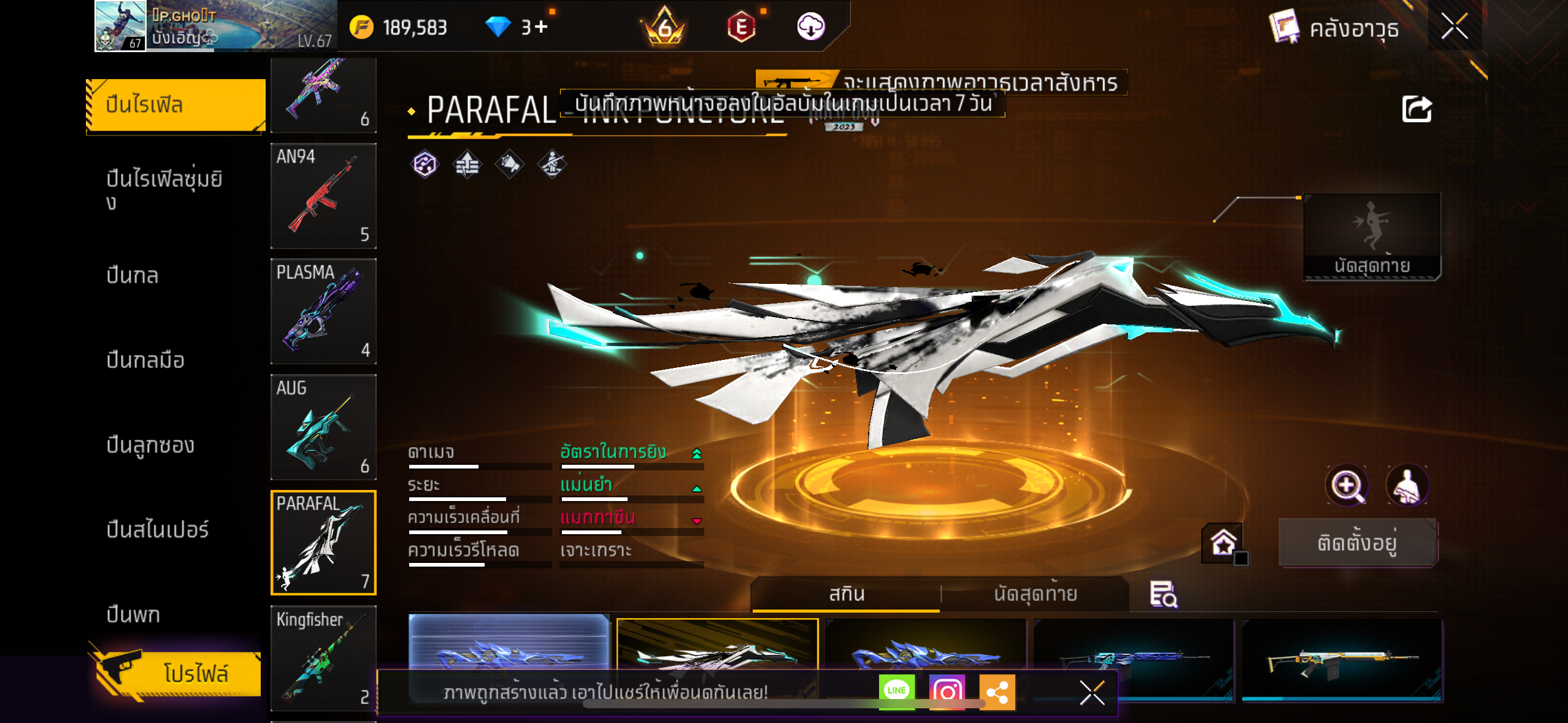Zoom in with the magnifier button

(1347, 485)
